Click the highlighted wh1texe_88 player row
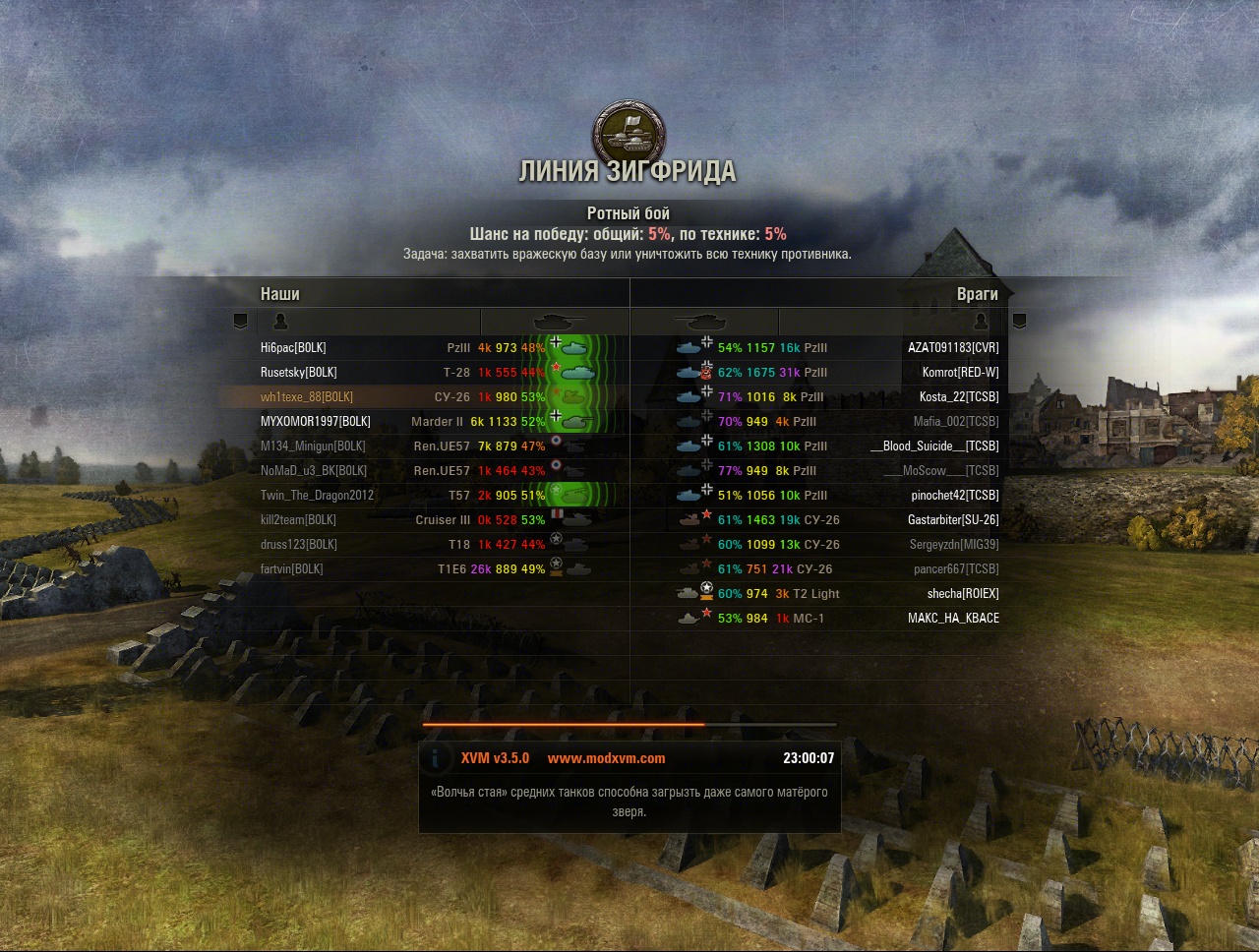Screen dimensions: 1259x952 coord(306,397)
